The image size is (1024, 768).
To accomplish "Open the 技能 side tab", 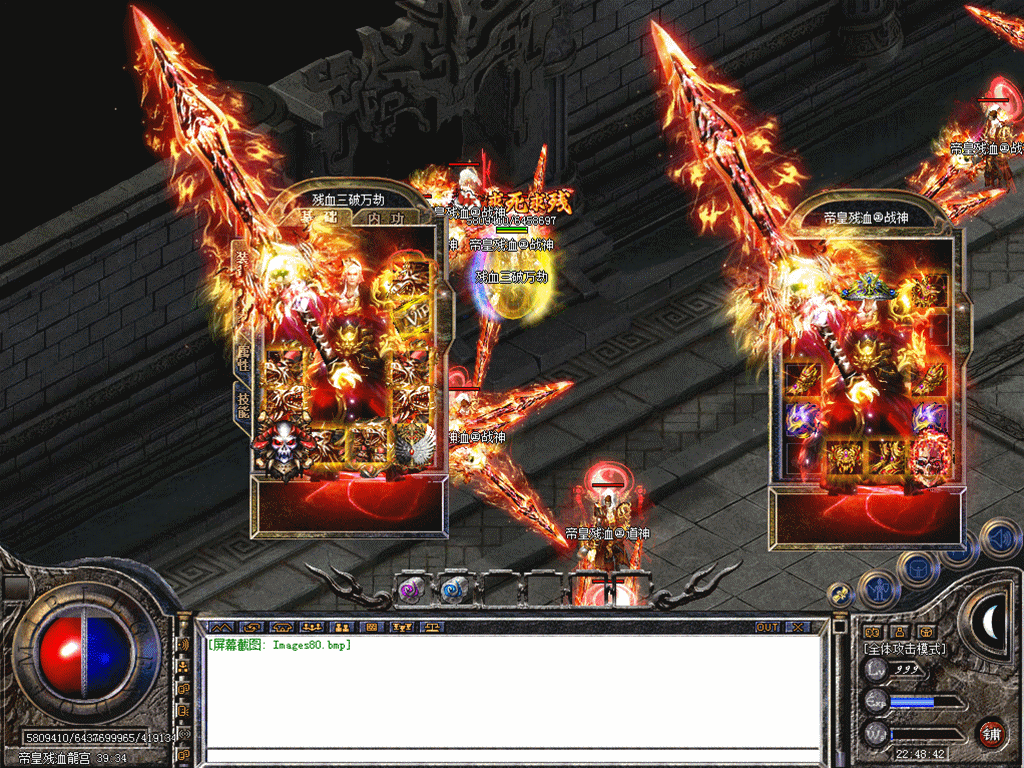I will 242,402.
